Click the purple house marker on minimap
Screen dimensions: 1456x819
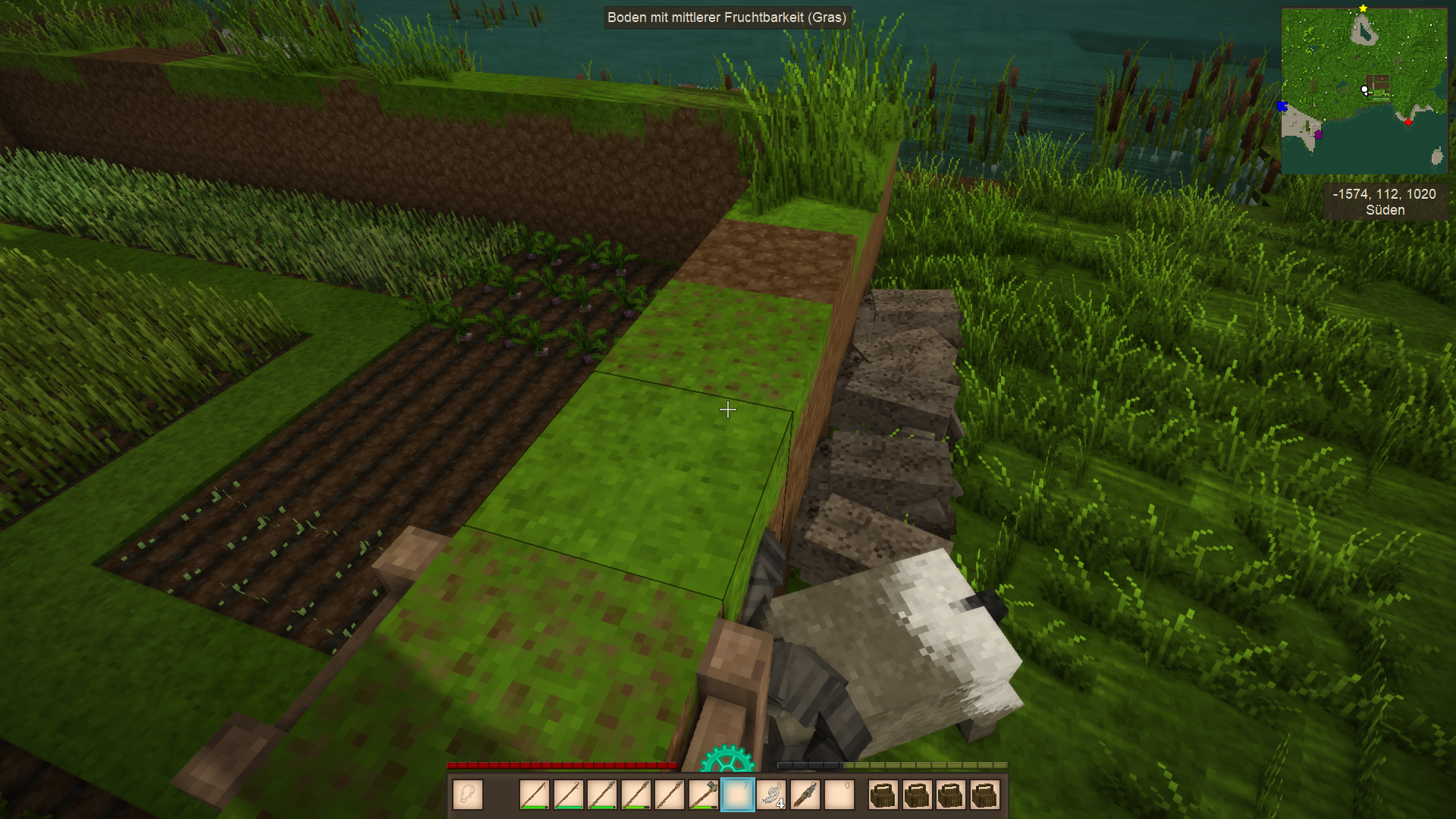point(1318,134)
